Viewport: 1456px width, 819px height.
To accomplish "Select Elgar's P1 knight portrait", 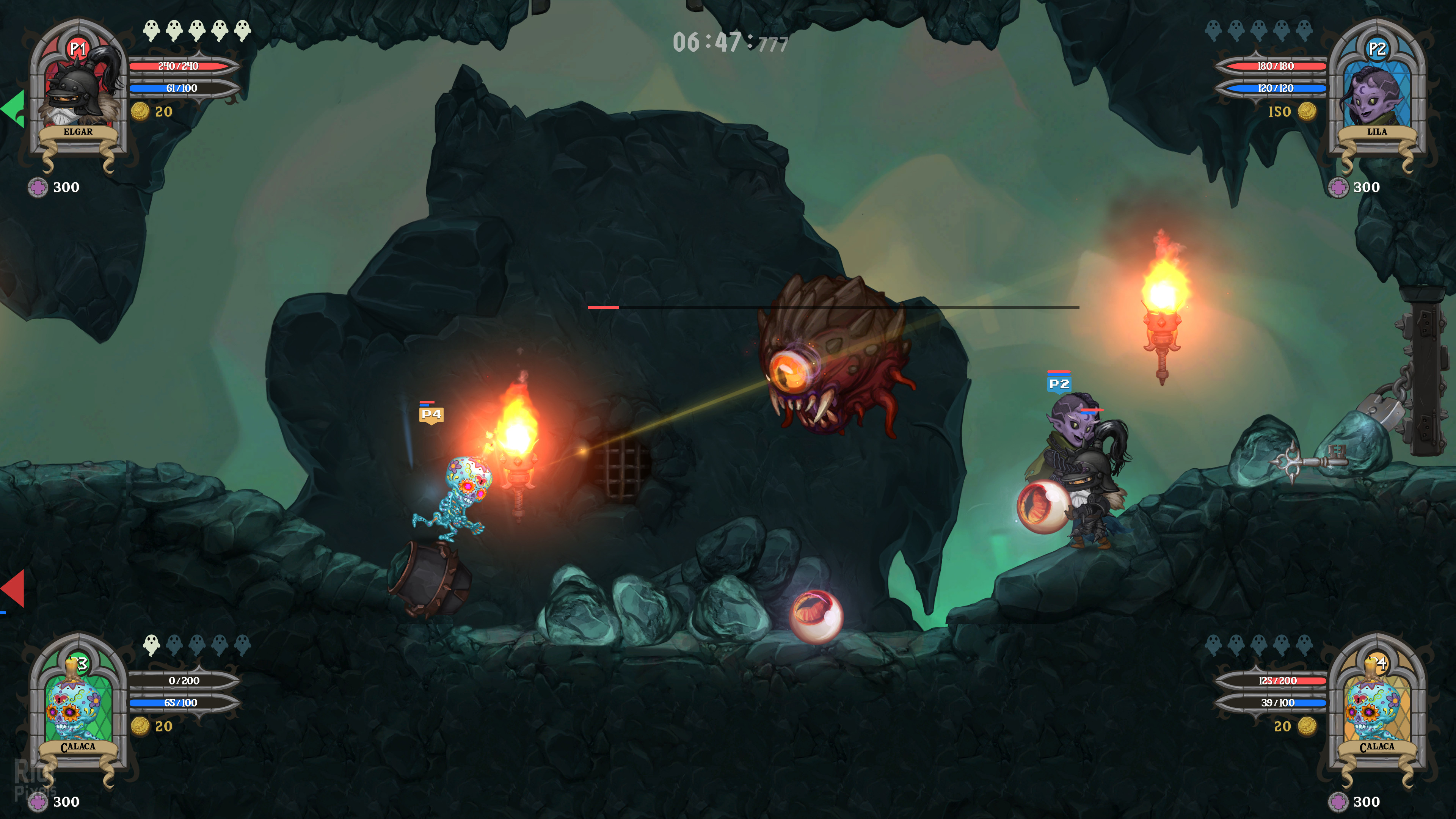I will pos(79,91).
